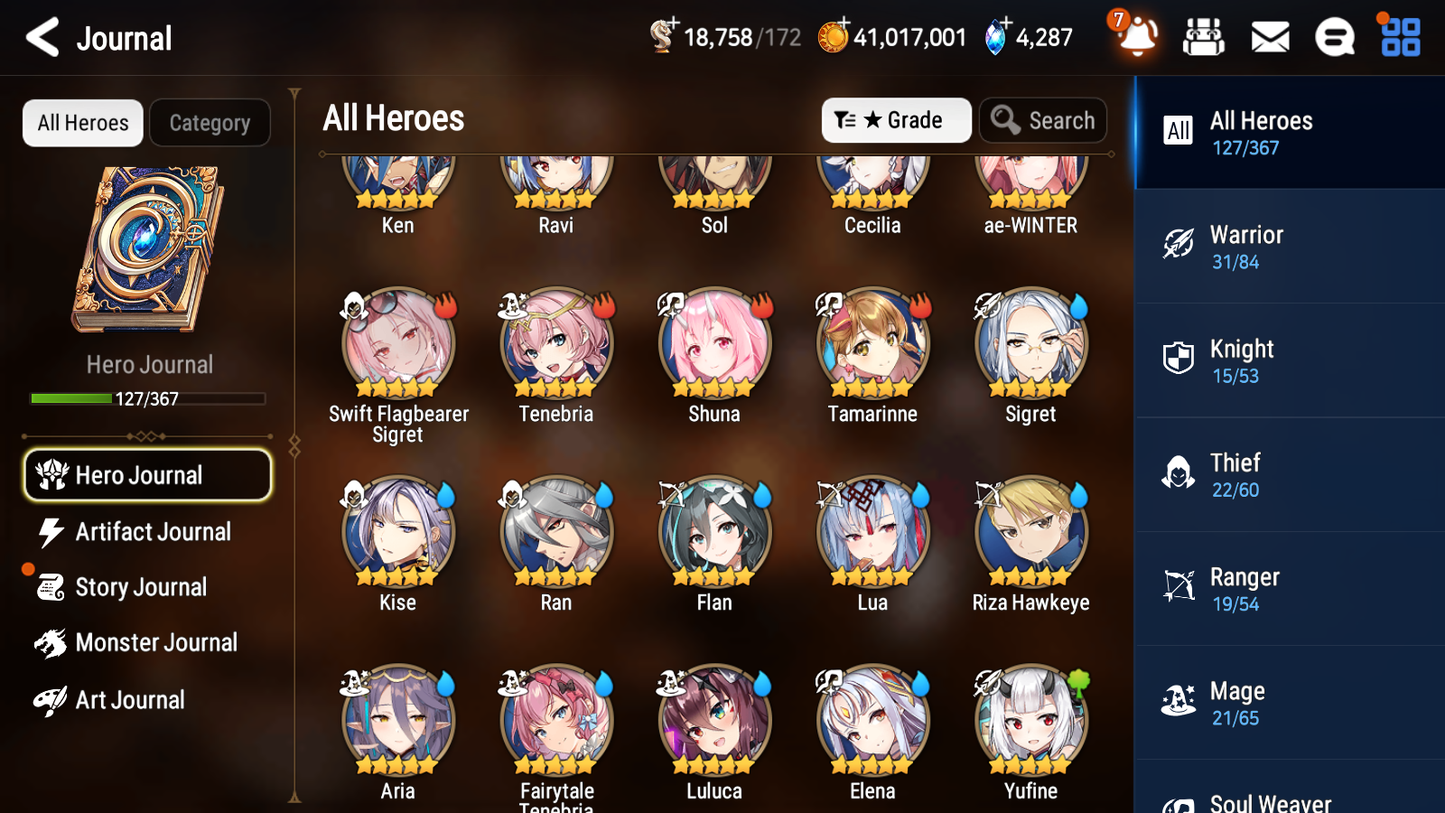Viewport: 1445px width, 813px height.
Task: Open the mail inbox icon
Action: [1269, 36]
